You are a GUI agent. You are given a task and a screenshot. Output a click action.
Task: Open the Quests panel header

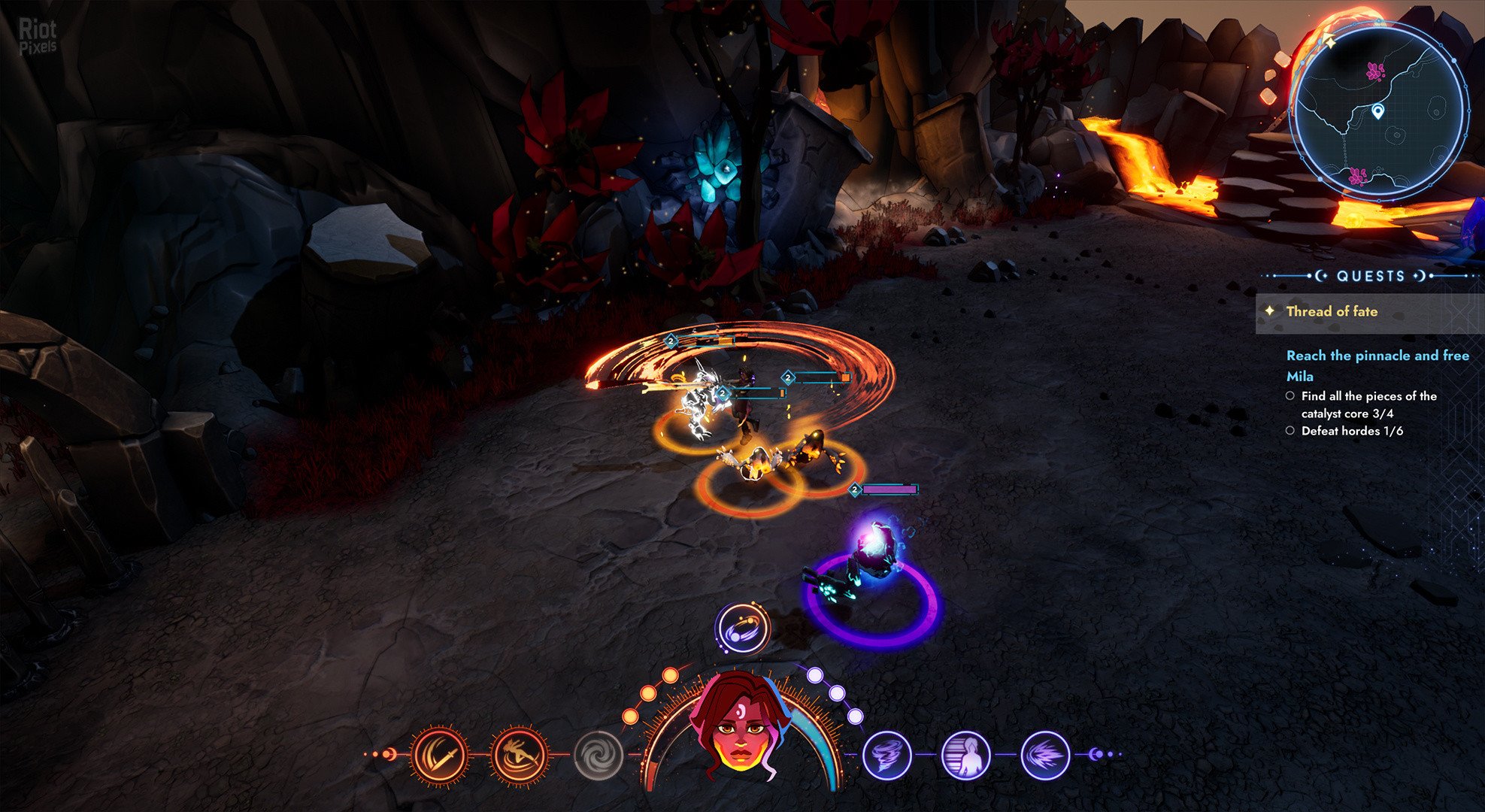coord(1370,276)
